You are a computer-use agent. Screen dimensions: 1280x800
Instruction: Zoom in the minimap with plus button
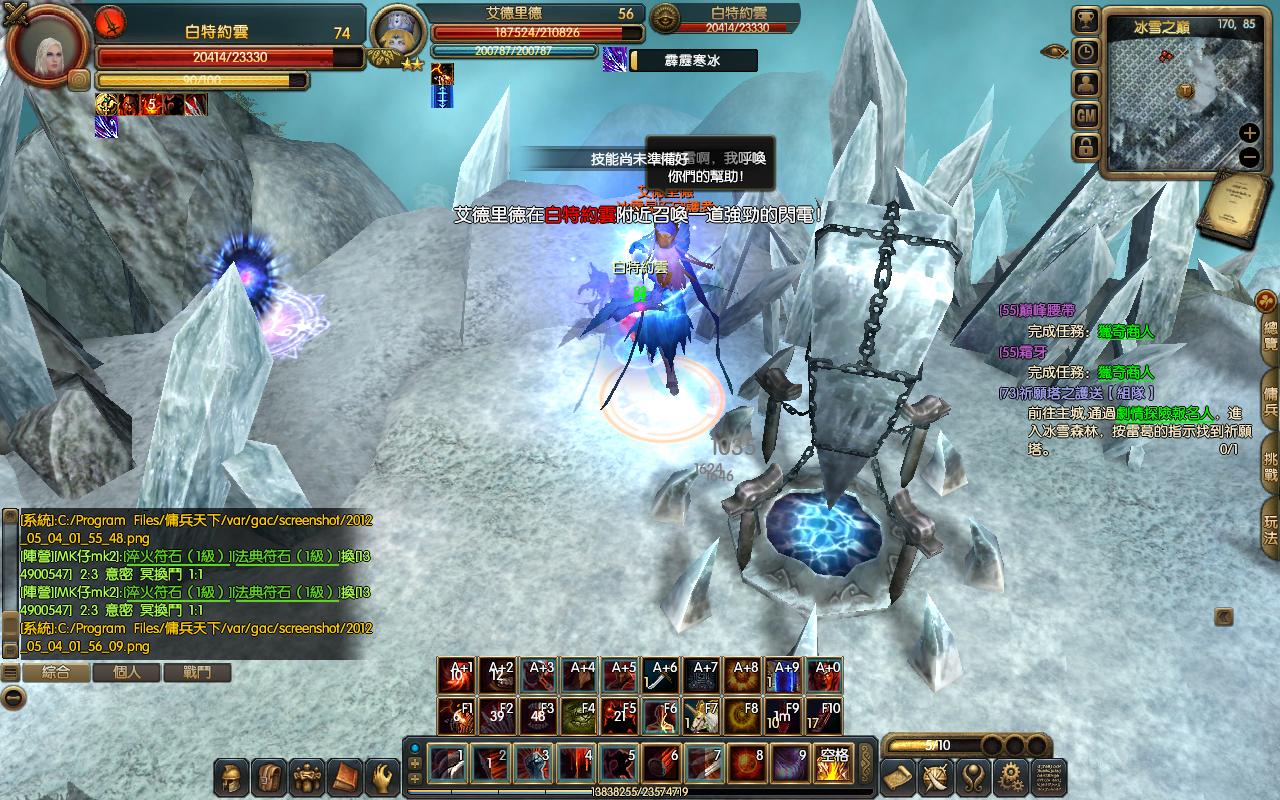pos(1249,133)
